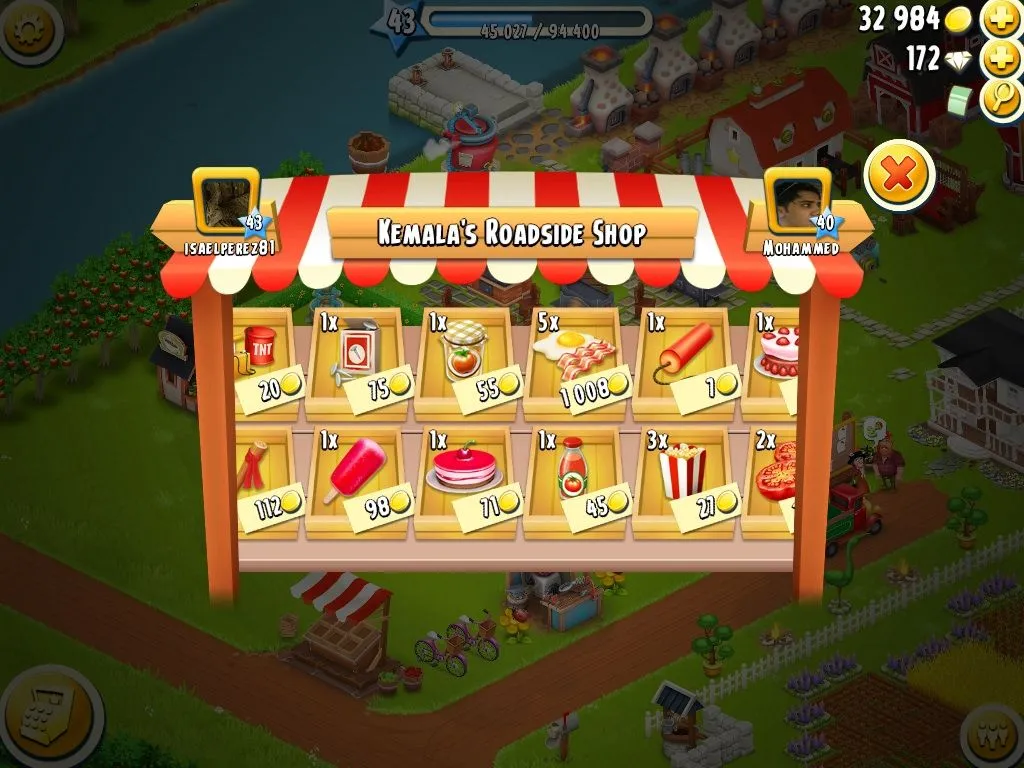Add more coins with the plus button
Screen dimensions: 1024x768
pos(1001,18)
